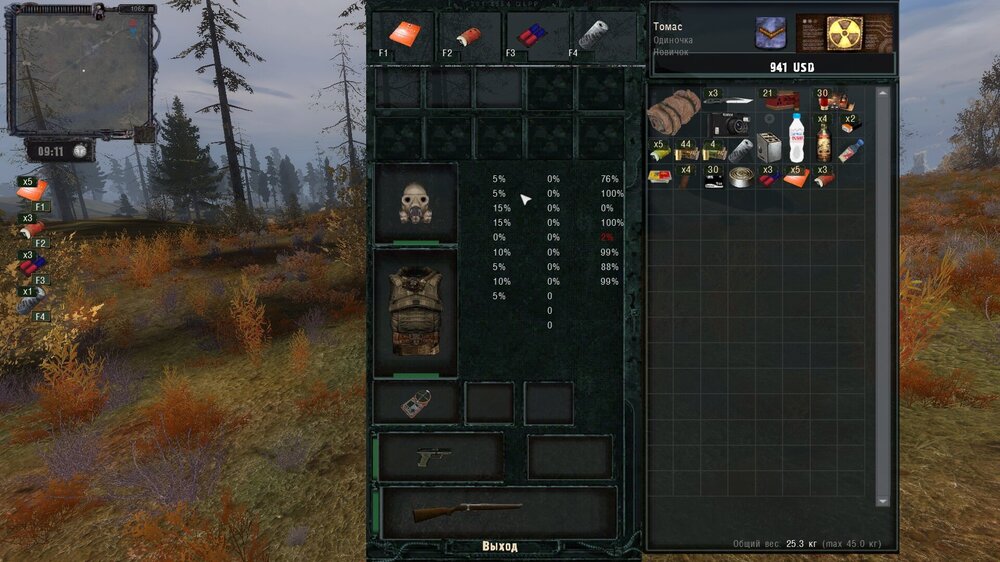This screenshot has width=1000, height=562.
Task: Select the 44-count ammo box
Action: (x=686, y=151)
